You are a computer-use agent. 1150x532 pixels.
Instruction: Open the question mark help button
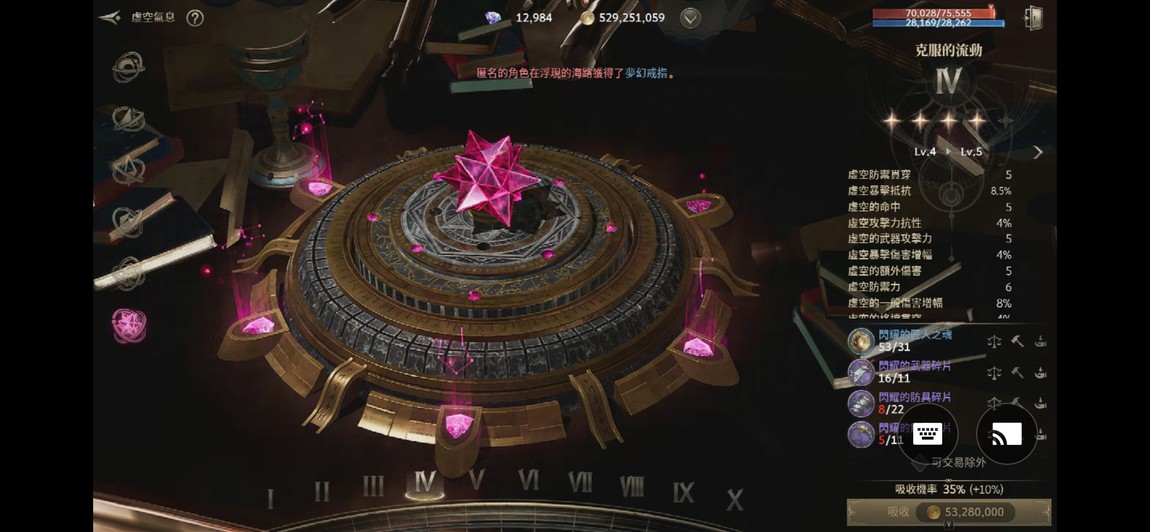195,18
